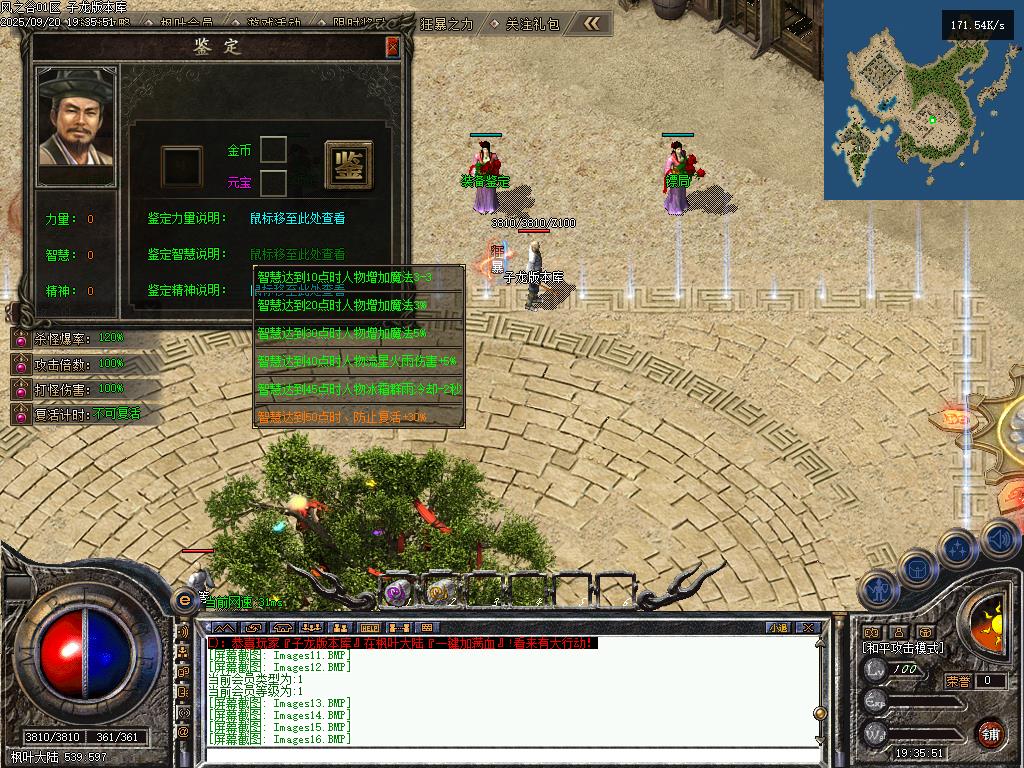Close the chat panel with its X button
The height and width of the screenshot is (768, 1024).
pyautogui.click(x=808, y=627)
